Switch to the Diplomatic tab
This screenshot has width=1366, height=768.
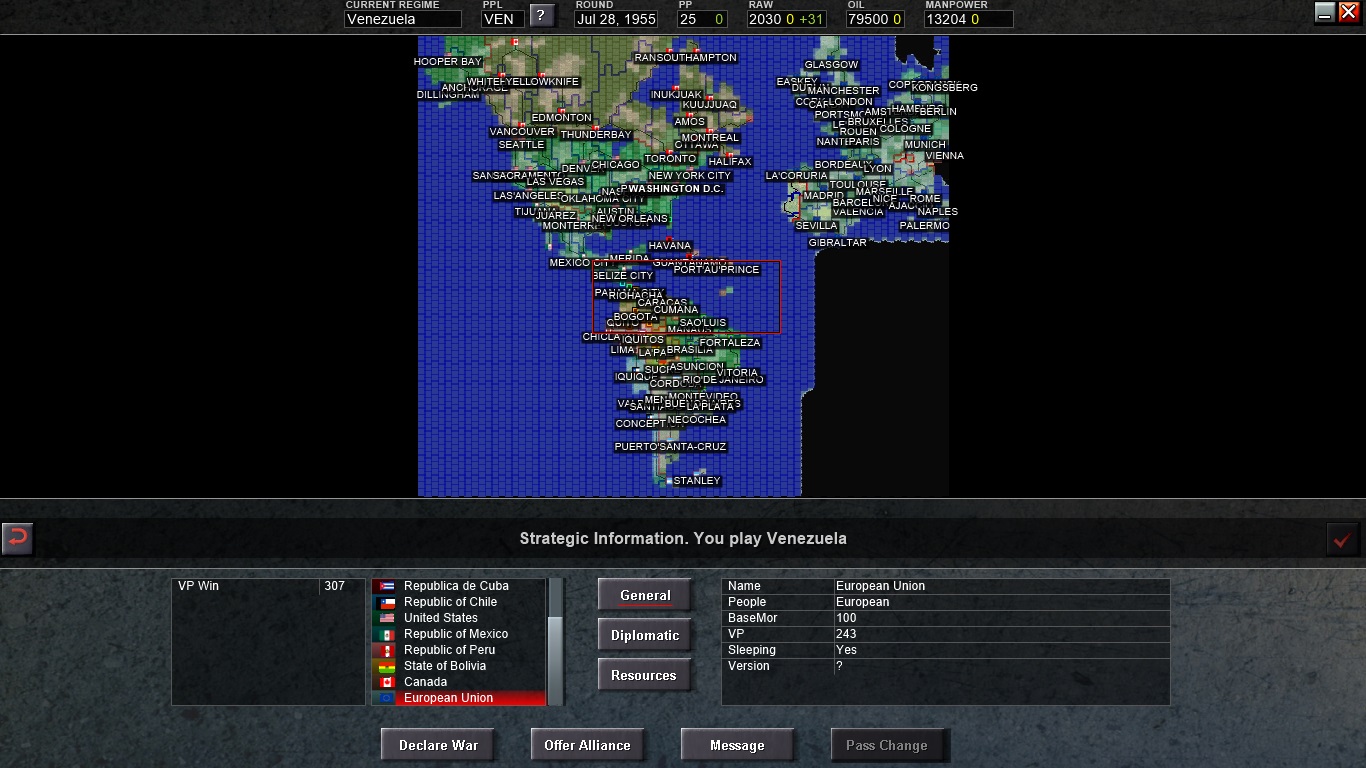(644, 634)
